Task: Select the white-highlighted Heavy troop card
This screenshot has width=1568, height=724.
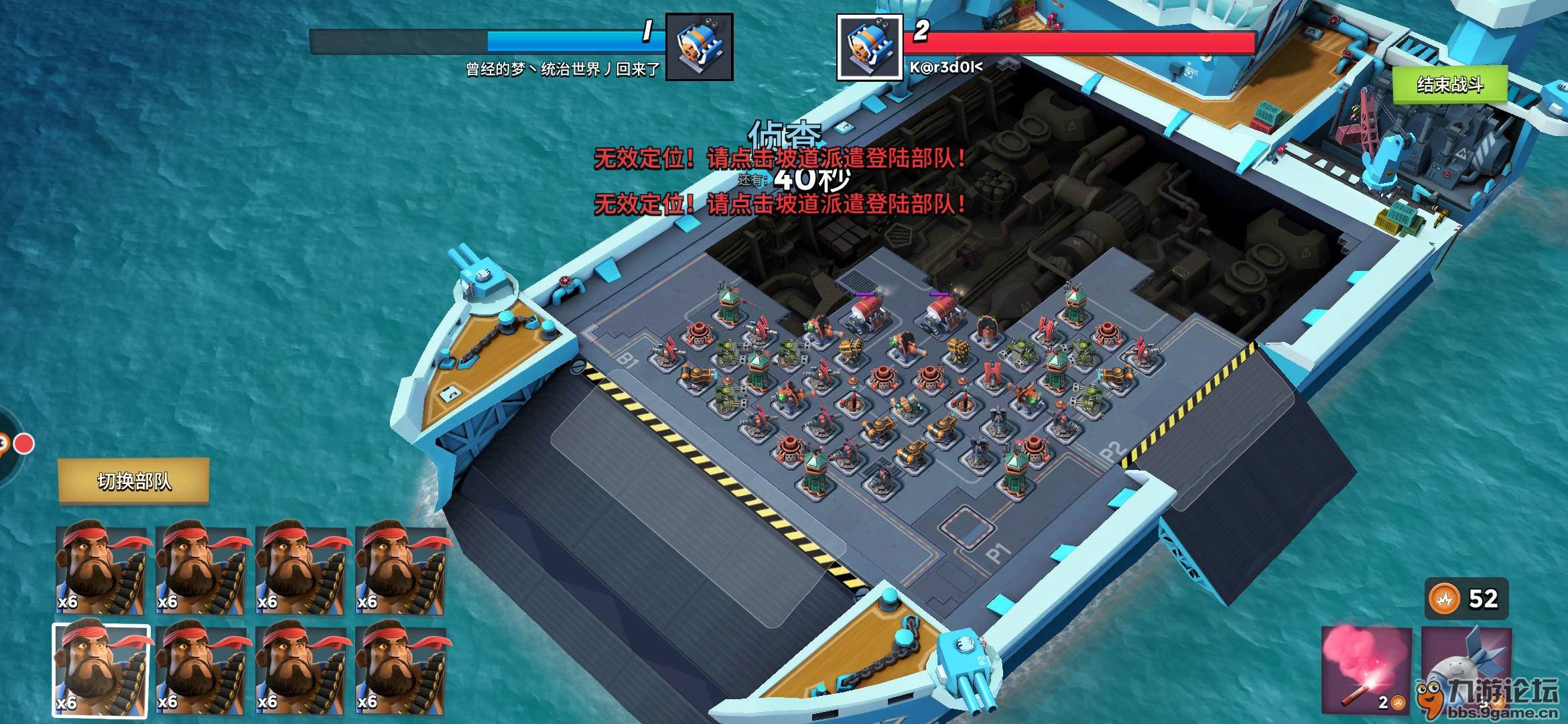Action: (101, 670)
